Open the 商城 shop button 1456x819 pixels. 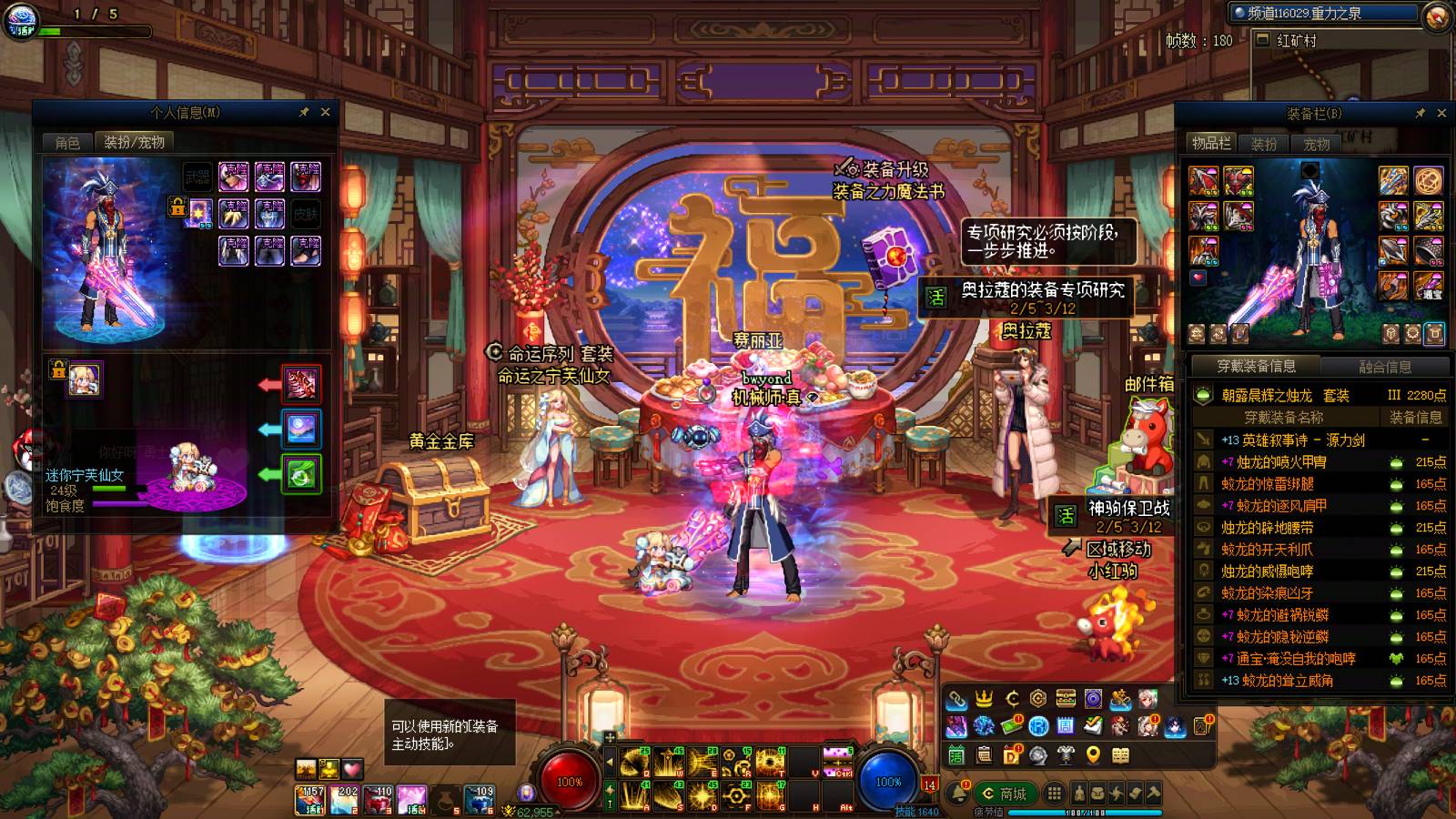pyautogui.click(x=1005, y=794)
